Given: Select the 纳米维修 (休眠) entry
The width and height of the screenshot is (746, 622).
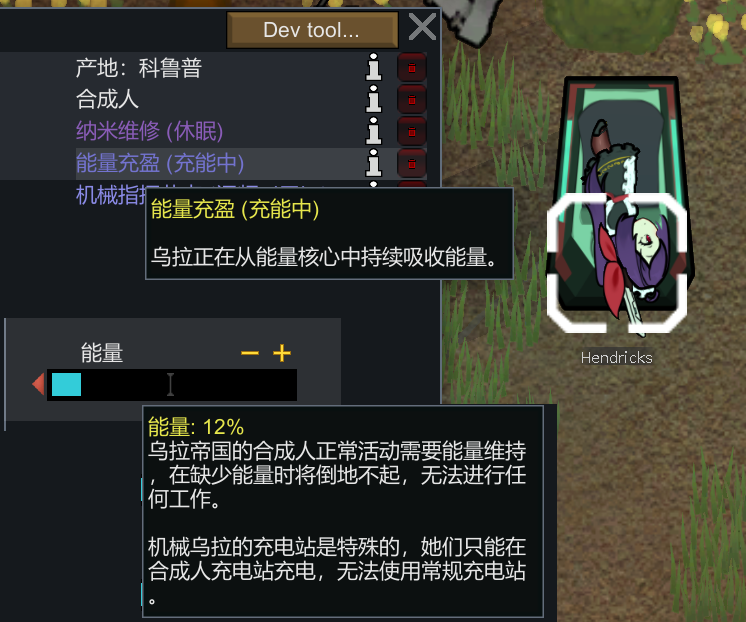Looking at the screenshot, I should [149, 131].
